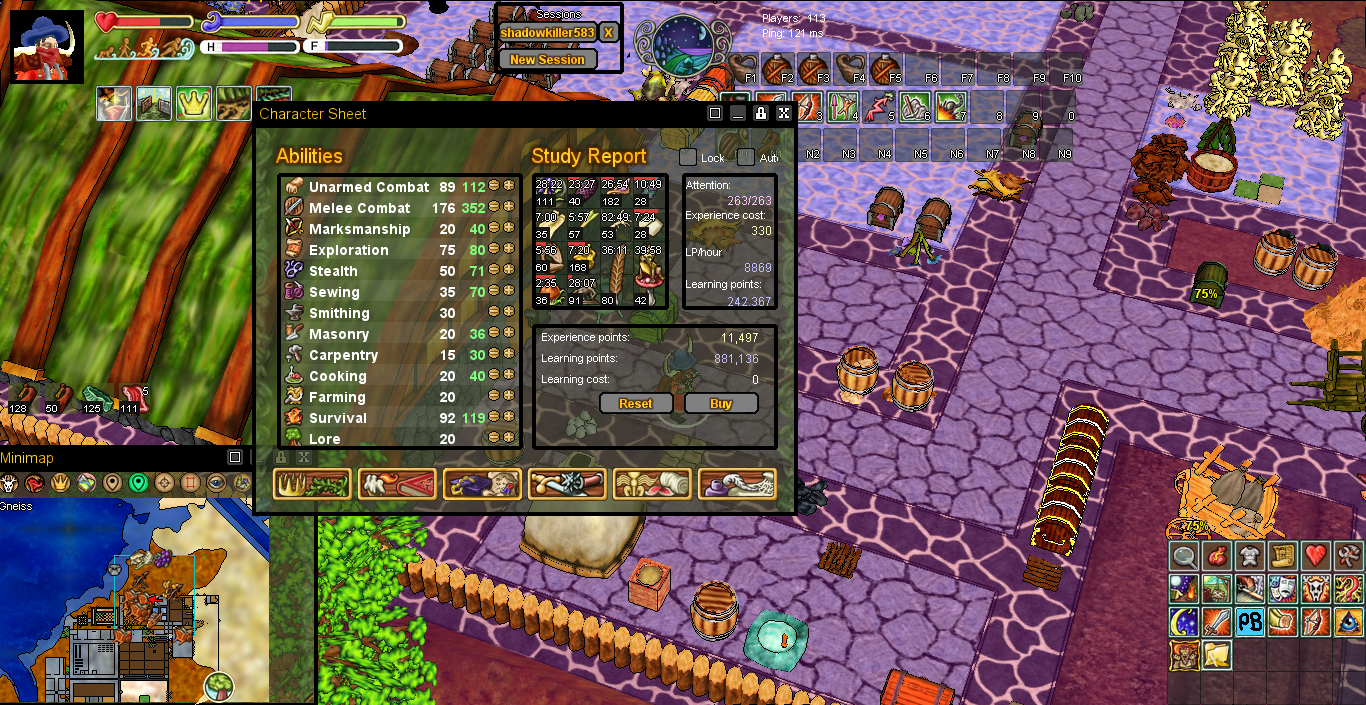The height and width of the screenshot is (705, 1366).
Task: Open the crown and laurel character tab
Action: 312,484
